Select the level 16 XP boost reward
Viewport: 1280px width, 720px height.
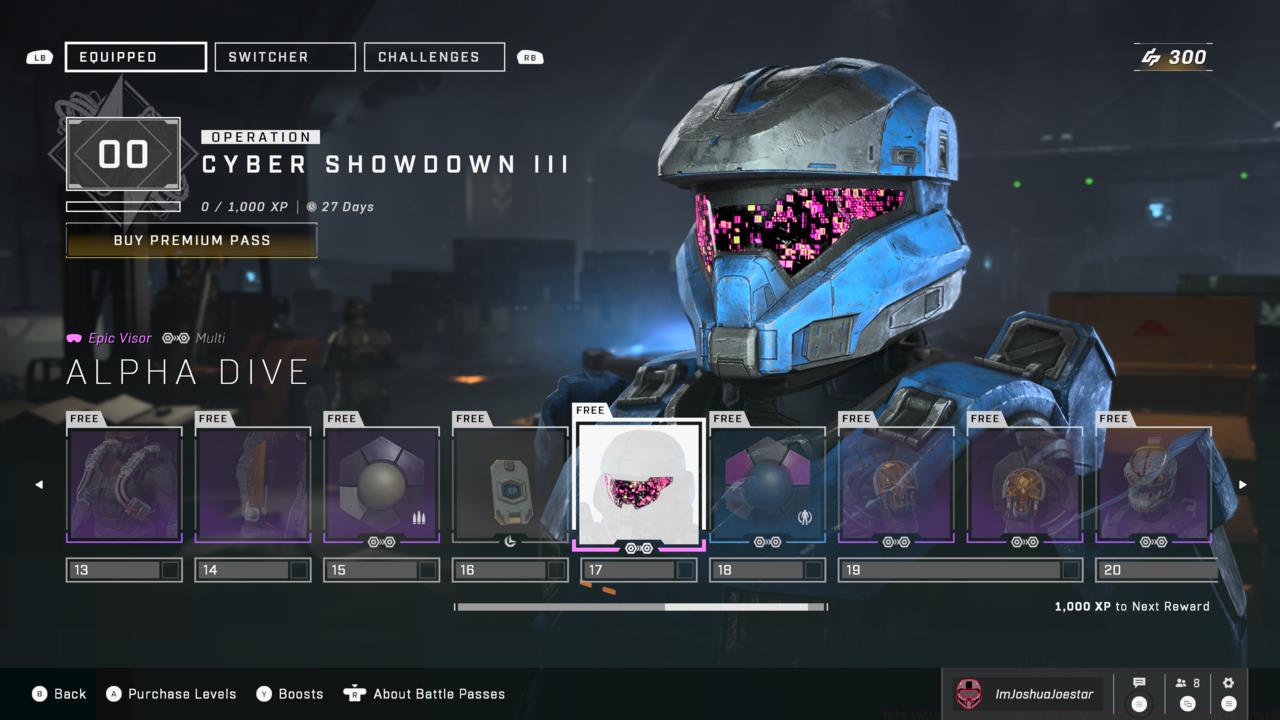(510, 485)
